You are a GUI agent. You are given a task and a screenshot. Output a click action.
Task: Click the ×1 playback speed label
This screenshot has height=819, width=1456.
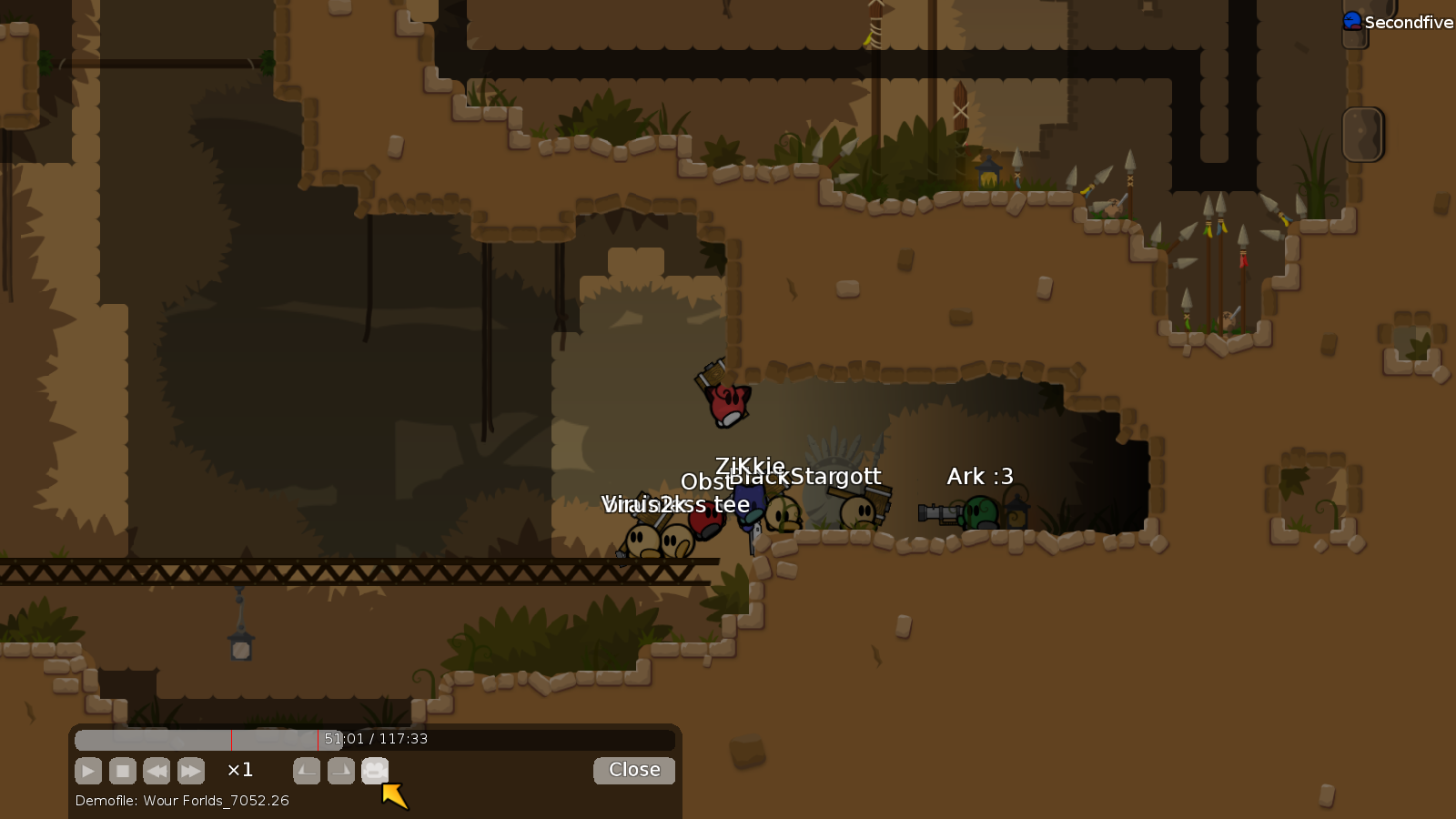coord(239,770)
